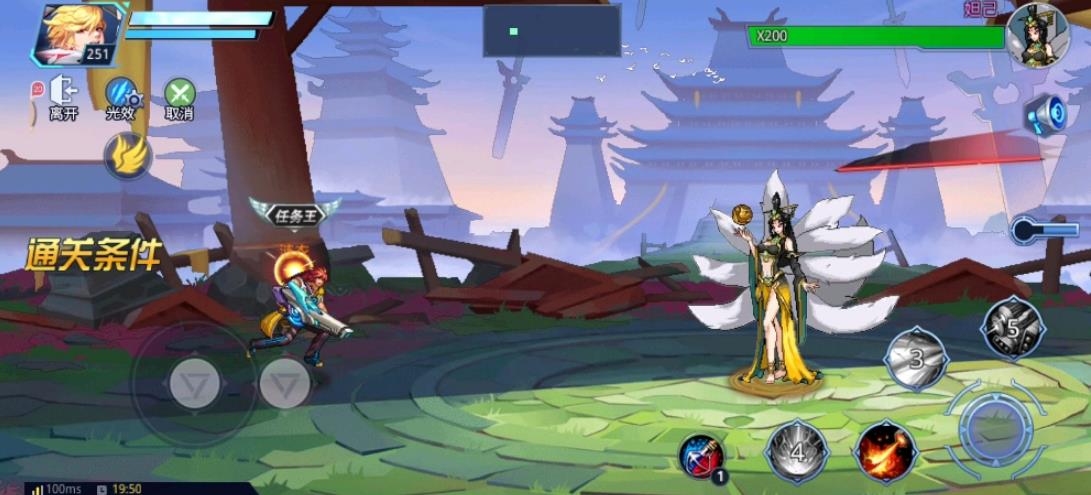Use the red potion item
Viewport: 1091px width, 495px height.
tap(701, 456)
